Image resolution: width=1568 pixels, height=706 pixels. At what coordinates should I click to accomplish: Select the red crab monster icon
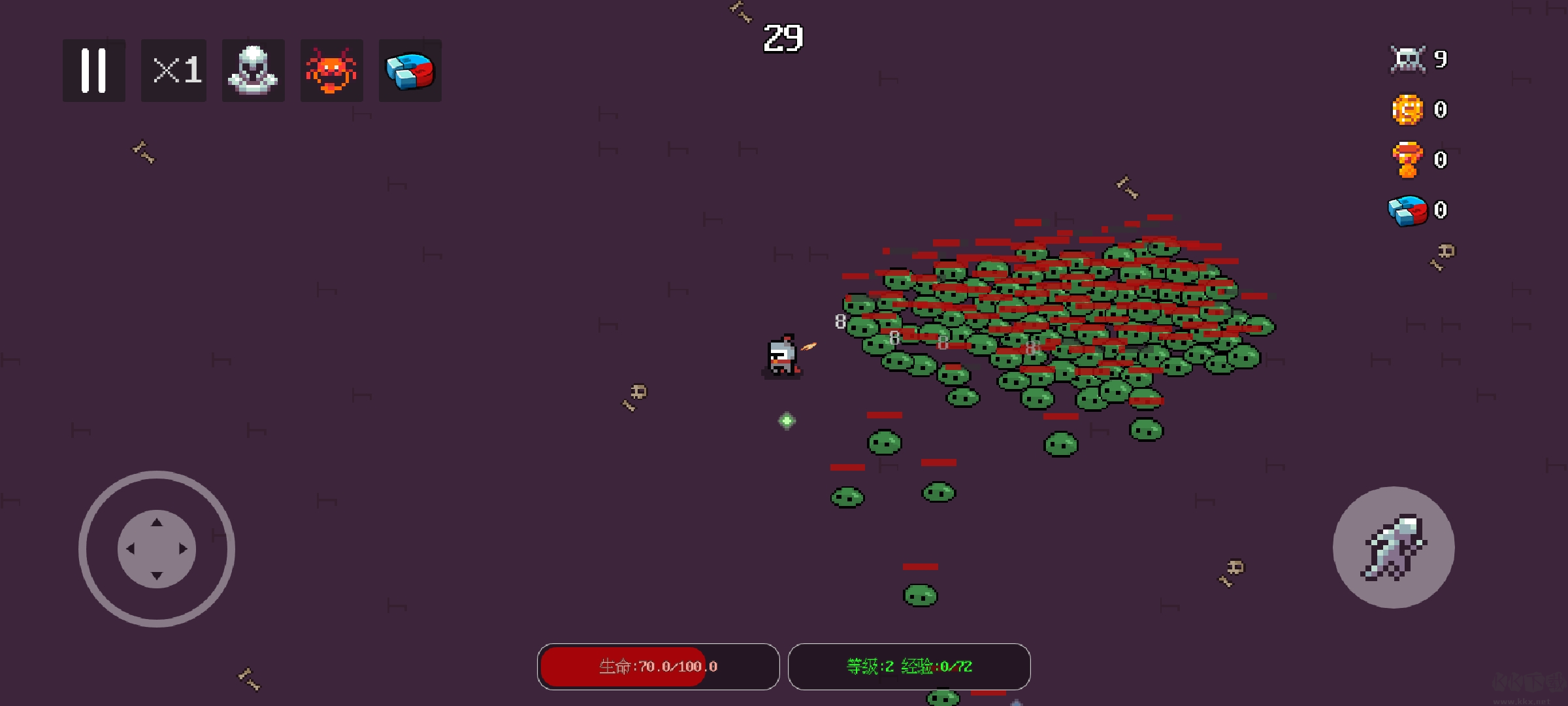point(331,71)
